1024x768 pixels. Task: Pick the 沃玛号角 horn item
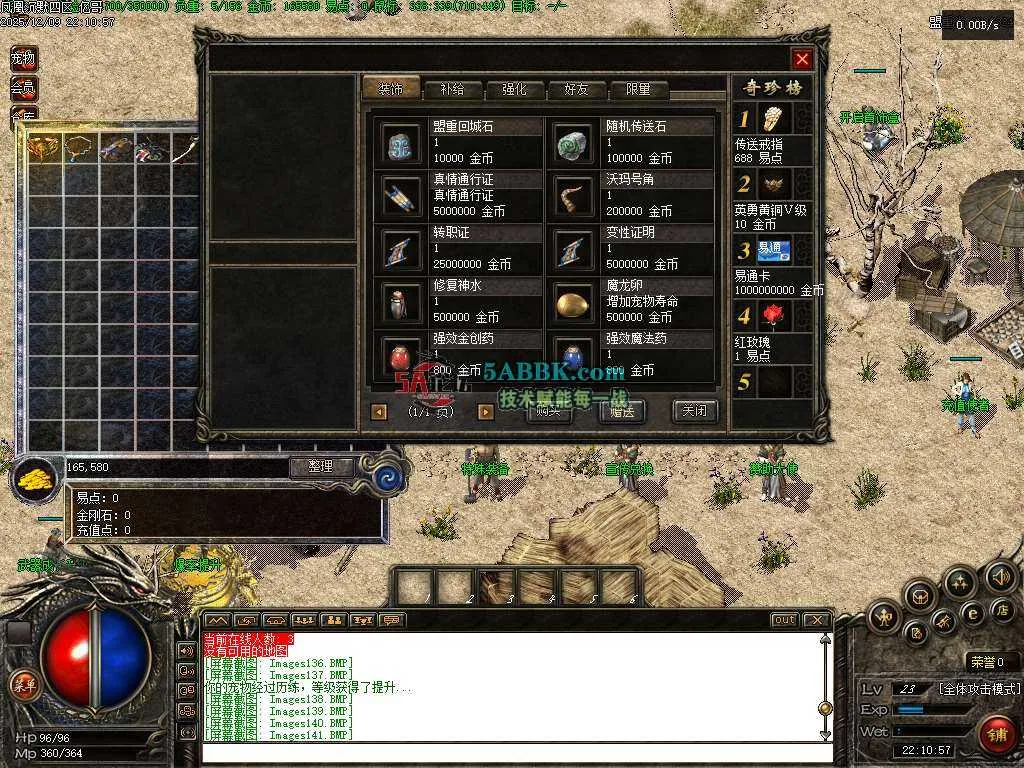(575, 196)
